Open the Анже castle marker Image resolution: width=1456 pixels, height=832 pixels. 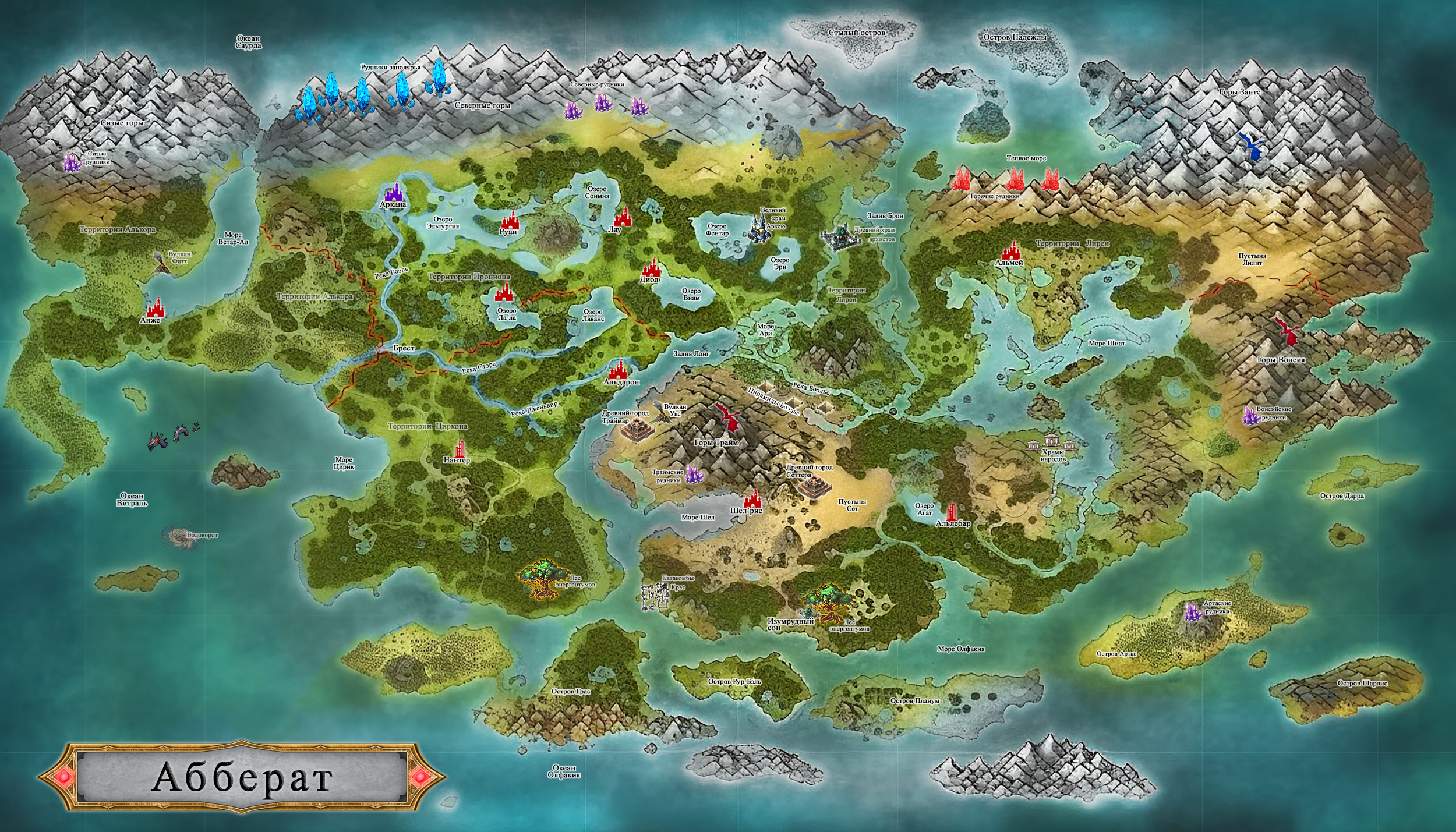point(155,308)
